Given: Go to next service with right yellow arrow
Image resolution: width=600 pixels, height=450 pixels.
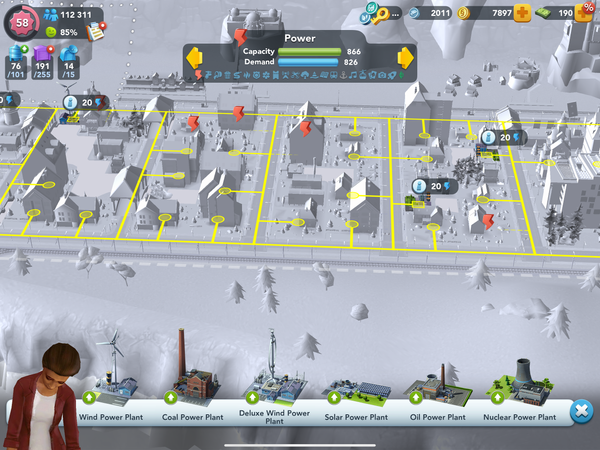Looking at the screenshot, I should click(405, 55).
